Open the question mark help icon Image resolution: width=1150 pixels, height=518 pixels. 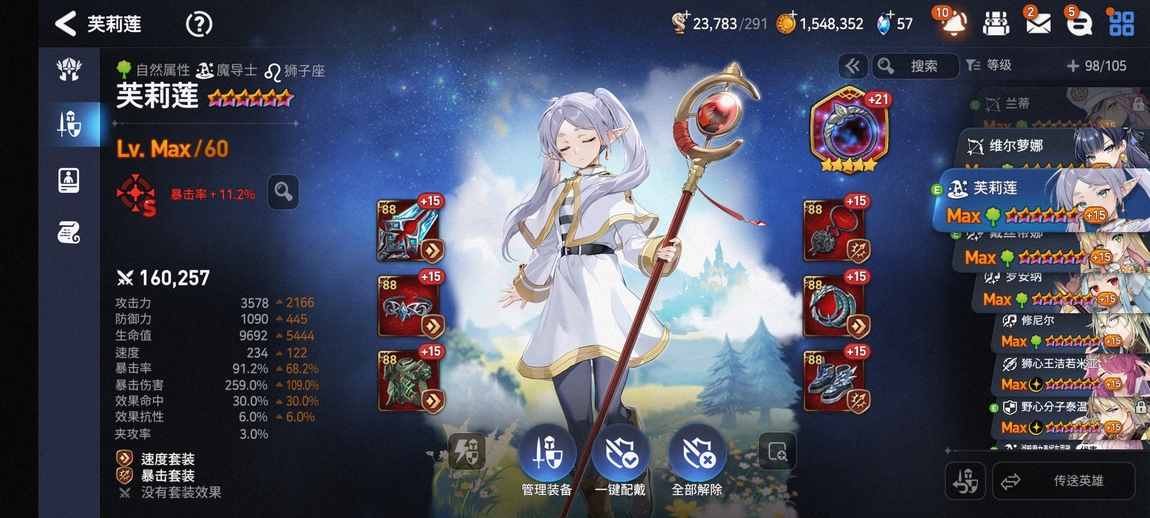tap(199, 24)
